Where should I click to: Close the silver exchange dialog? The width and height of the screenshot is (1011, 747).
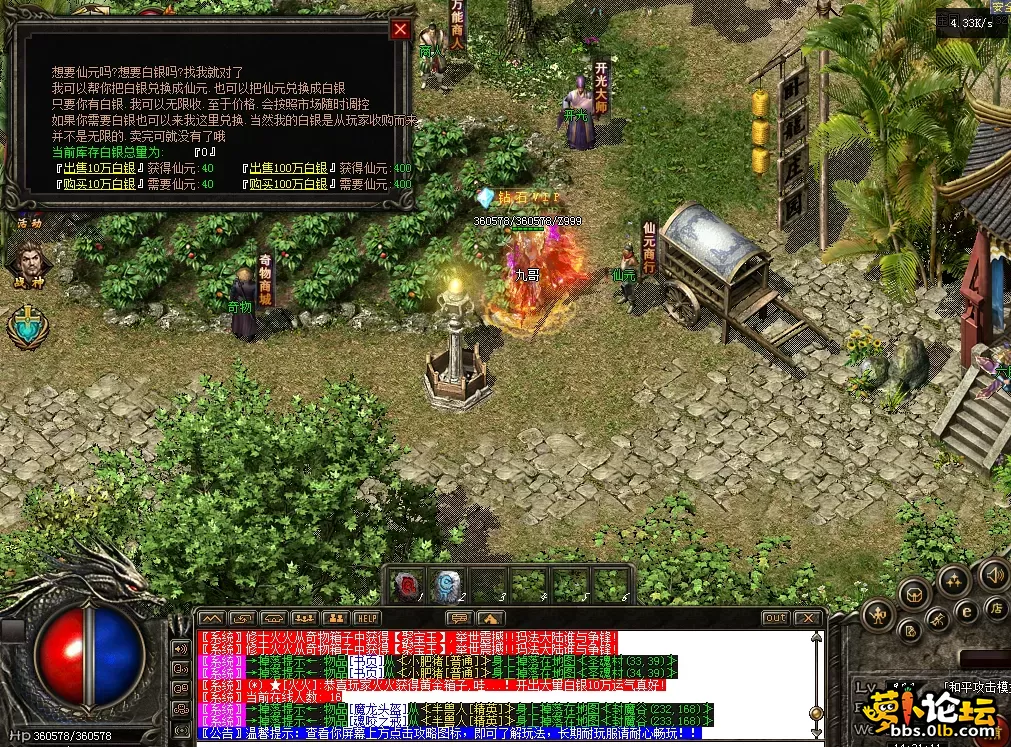pos(401,29)
